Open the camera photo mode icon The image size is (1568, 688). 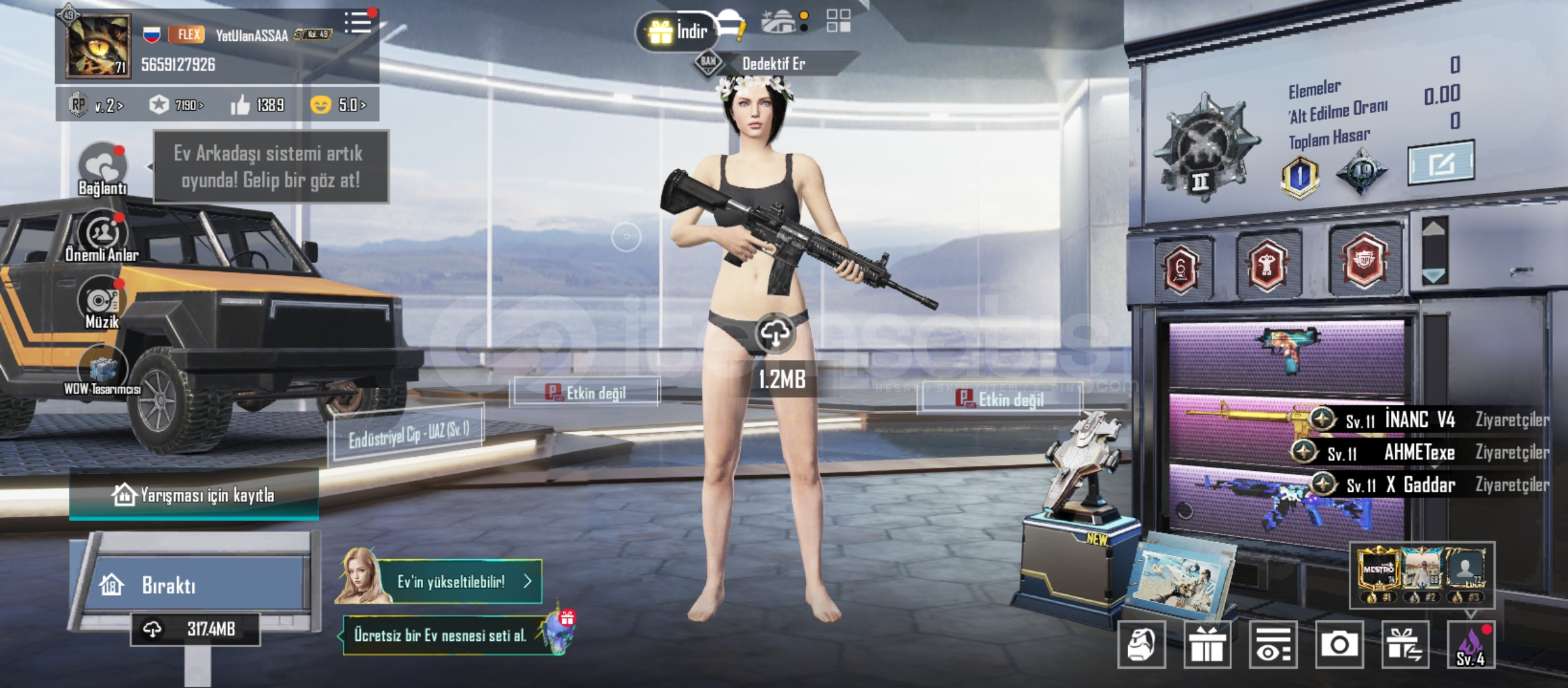1339,645
